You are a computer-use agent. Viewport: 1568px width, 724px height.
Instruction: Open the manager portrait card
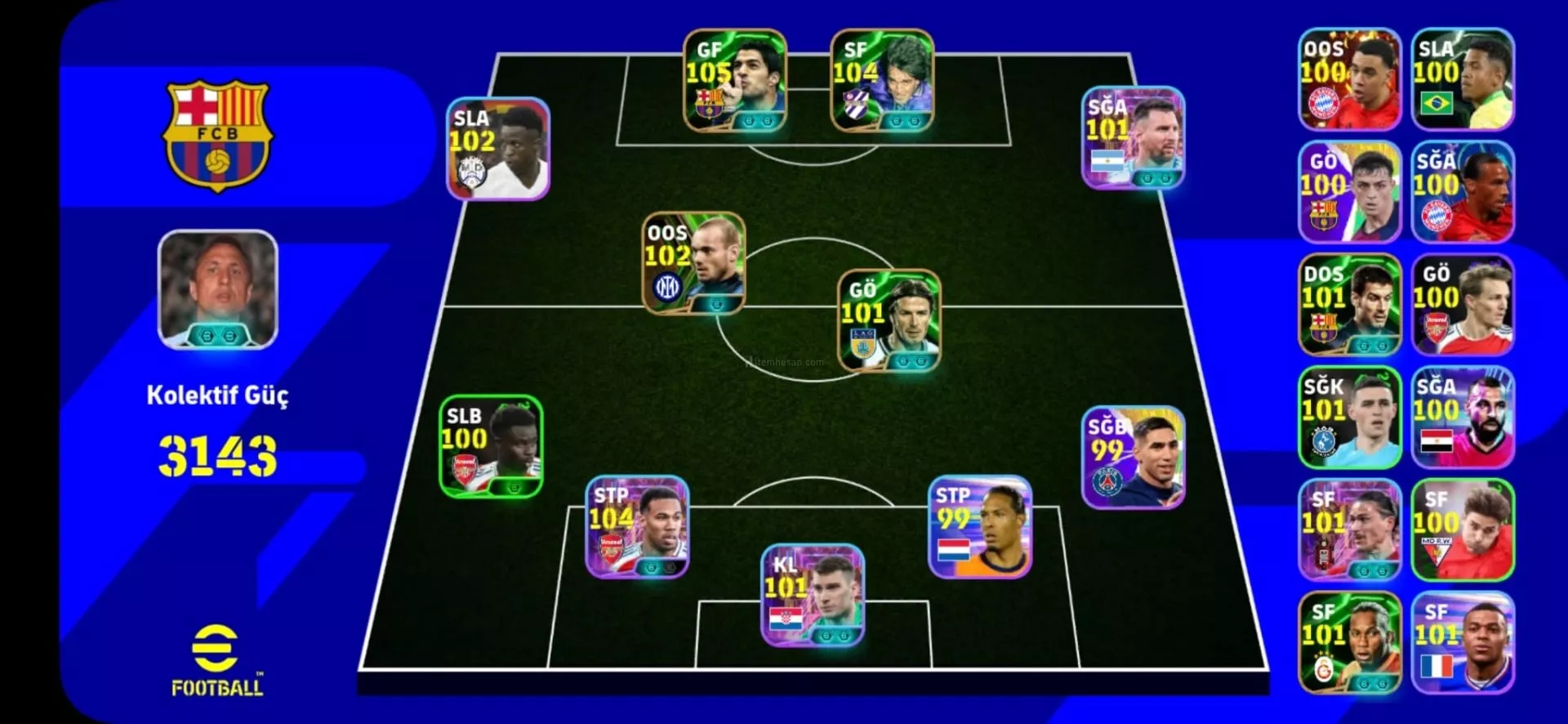[x=218, y=289]
